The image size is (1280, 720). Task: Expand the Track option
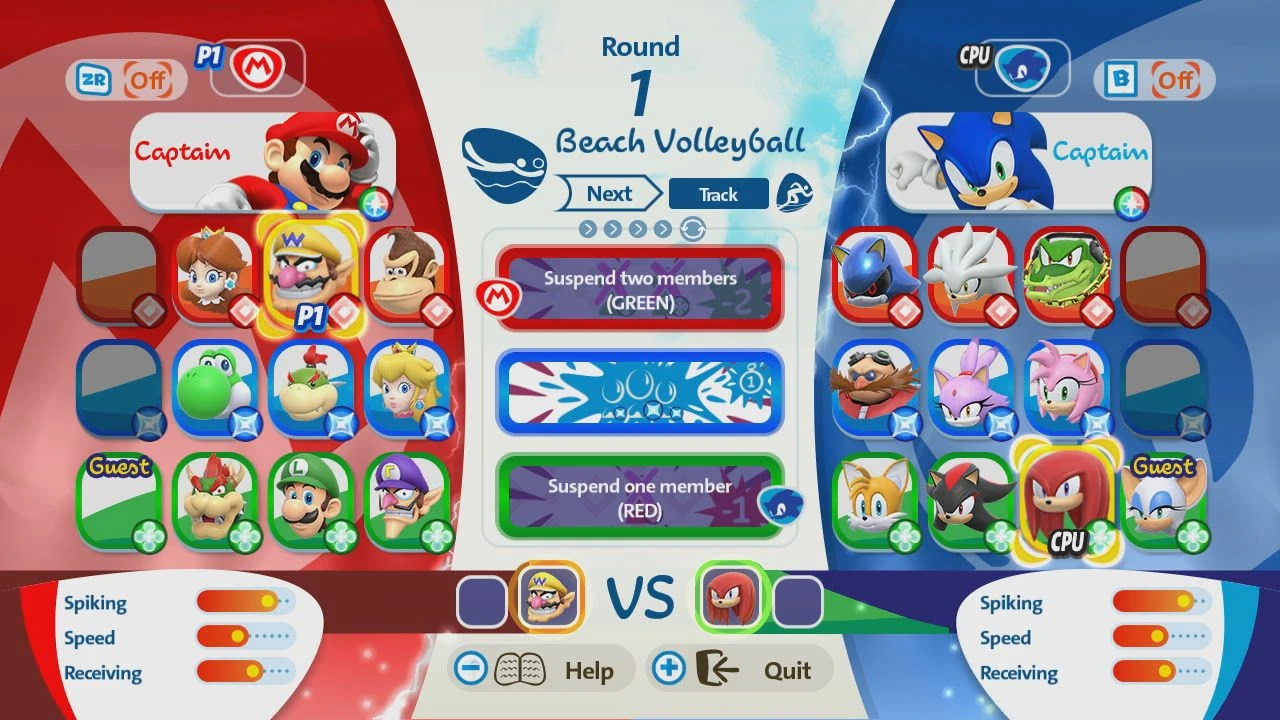coord(719,193)
